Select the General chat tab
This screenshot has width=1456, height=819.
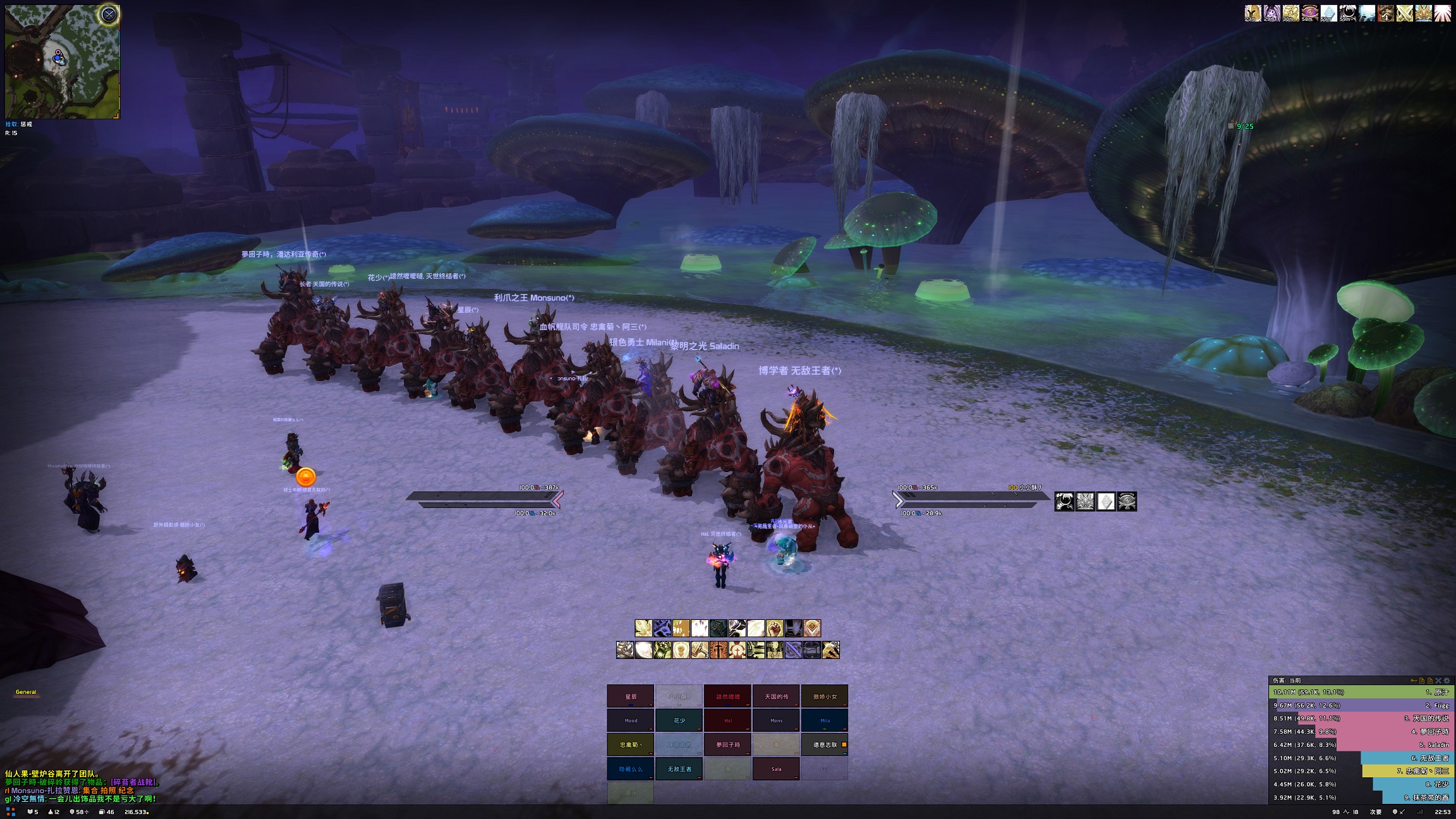point(25,692)
